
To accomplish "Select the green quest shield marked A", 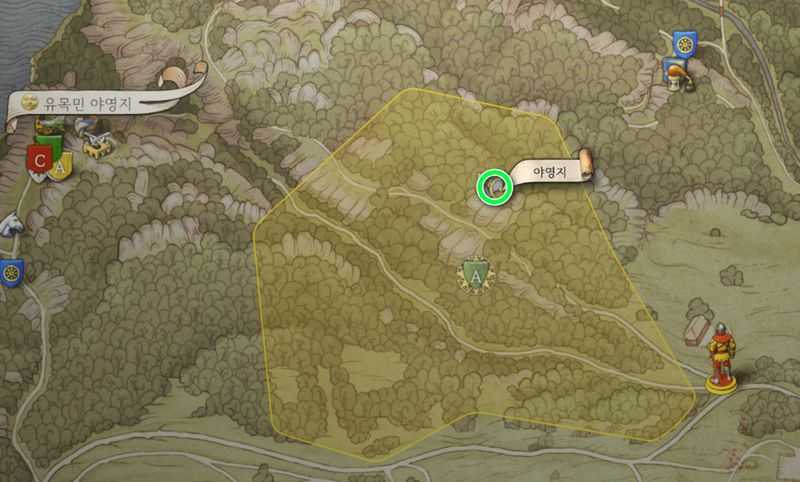I will point(477,273).
